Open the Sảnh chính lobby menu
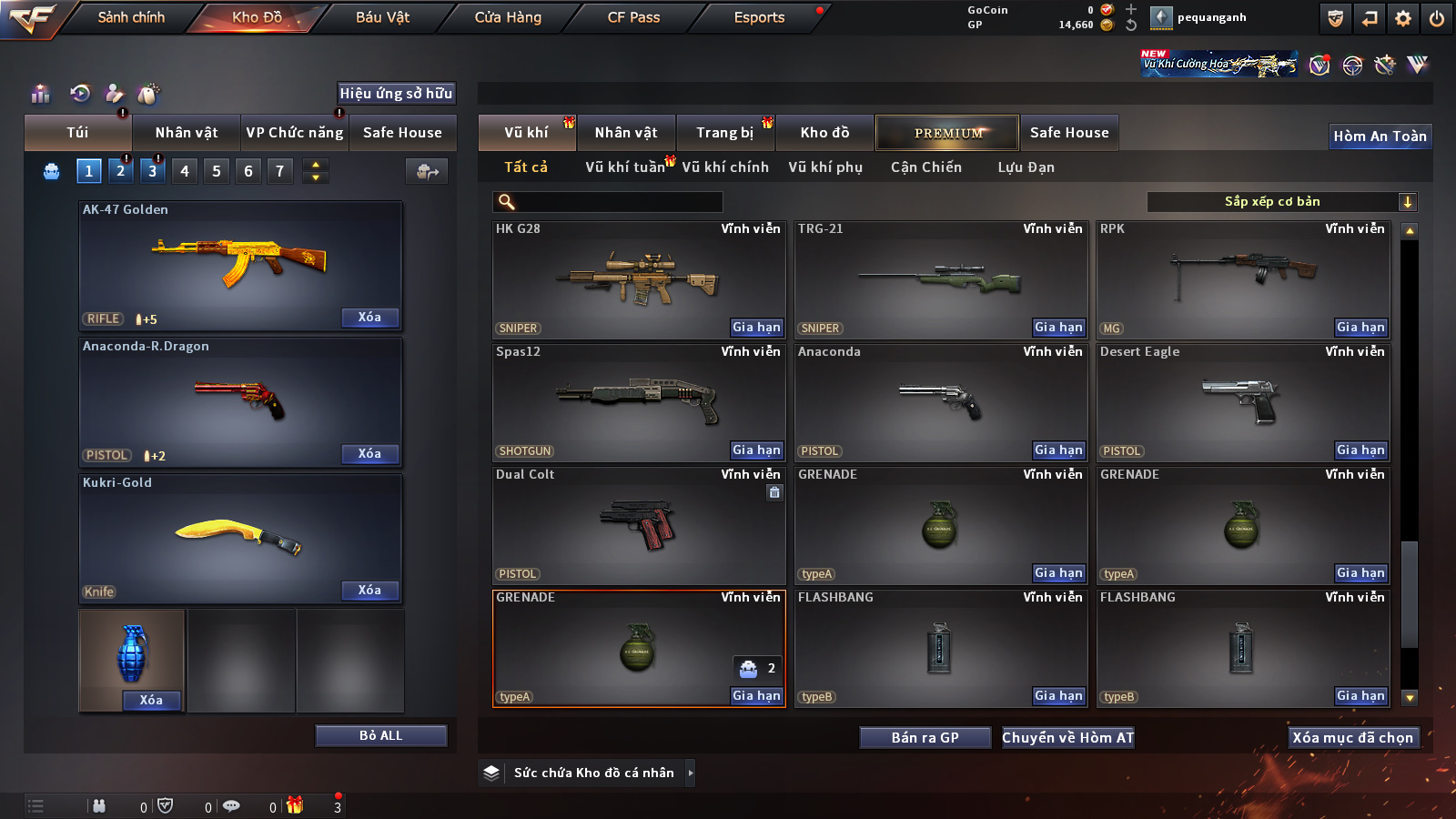Screen dimensions: 1456x819 pos(131,17)
